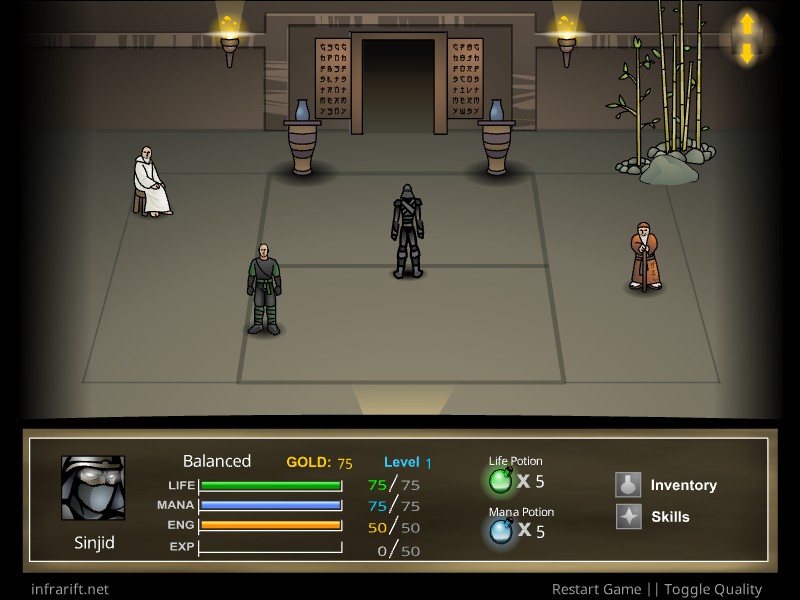The width and height of the screenshot is (800, 600).
Task: Click Restart Game link
Action: [598, 589]
